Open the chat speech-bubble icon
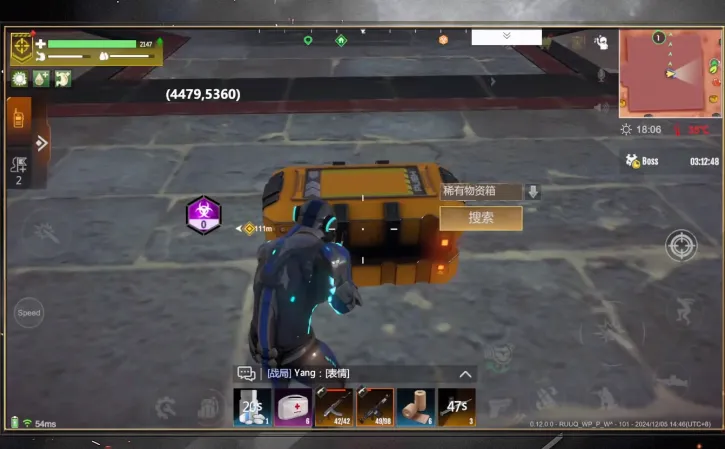 coord(246,374)
